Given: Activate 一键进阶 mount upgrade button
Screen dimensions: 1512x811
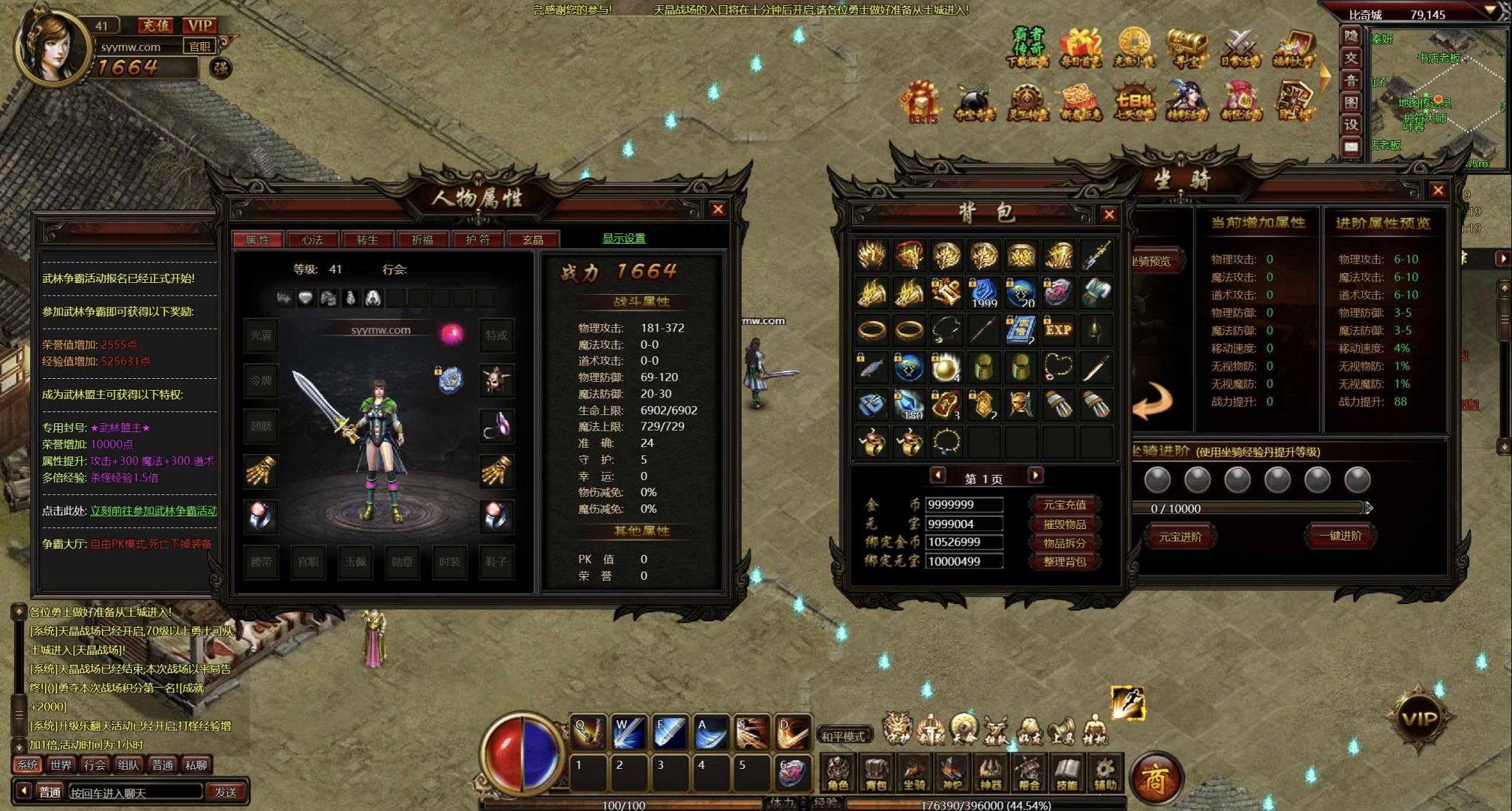Looking at the screenshot, I should (1341, 536).
